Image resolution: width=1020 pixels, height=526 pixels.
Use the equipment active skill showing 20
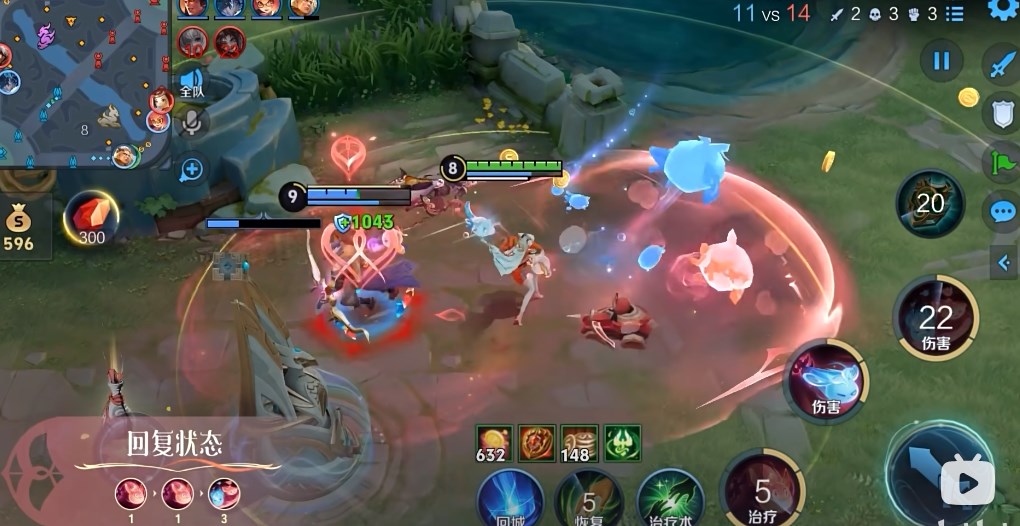click(x=930, y=203)
